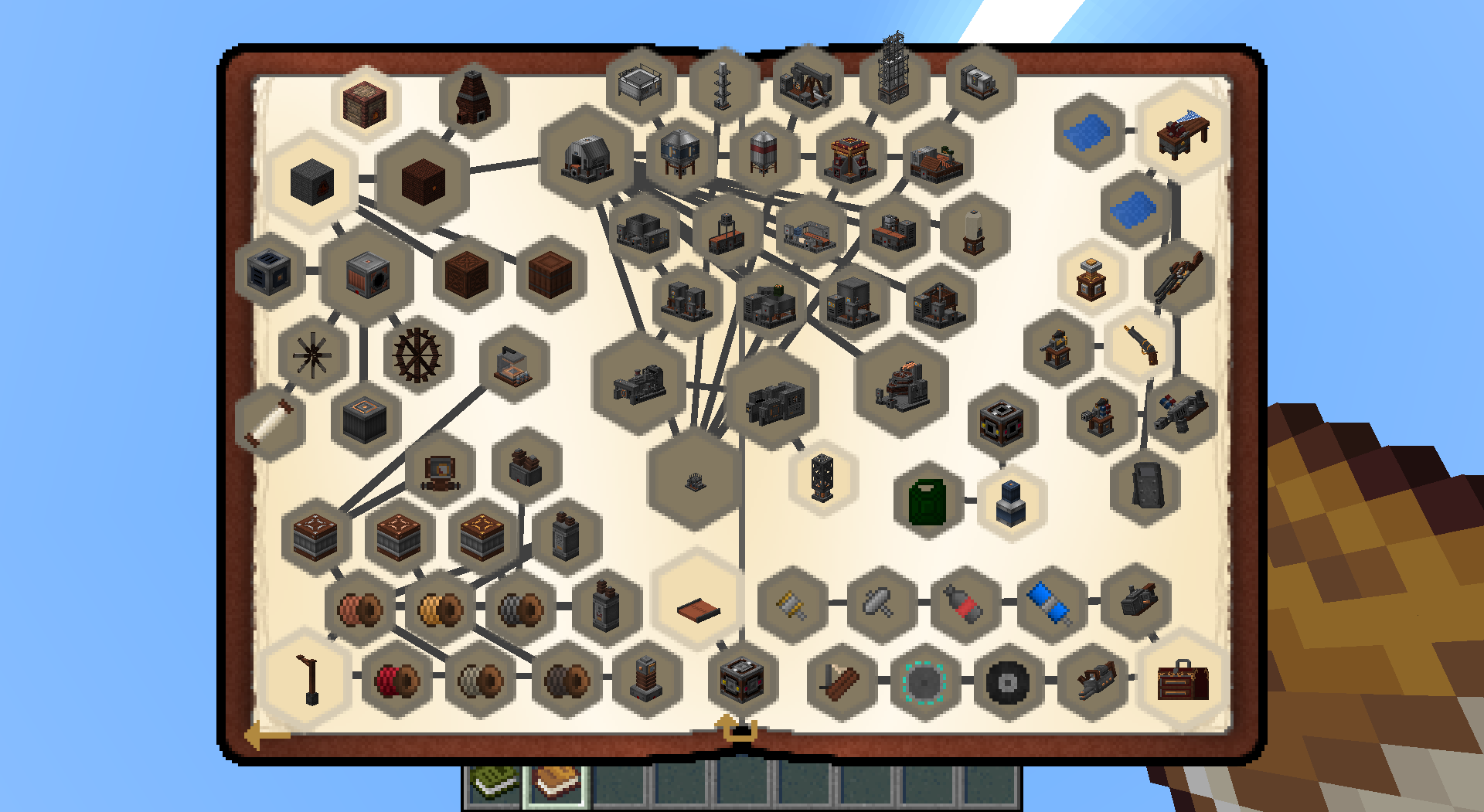Select the green book in the hotbar
1484x812 pixels.
492,784
